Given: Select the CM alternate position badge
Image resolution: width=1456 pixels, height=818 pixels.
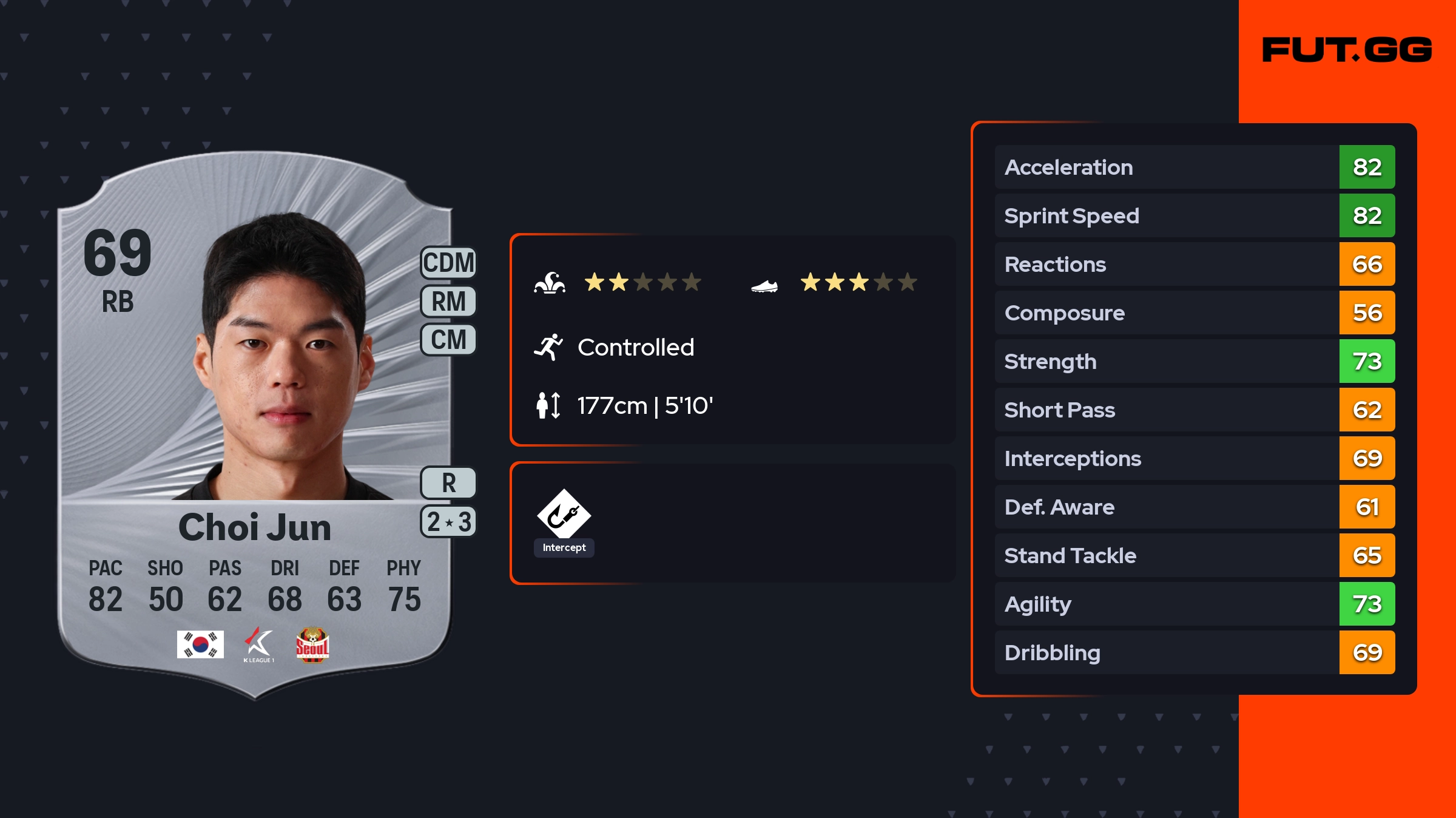Looking at the screenshot, I should click(448, 340).
